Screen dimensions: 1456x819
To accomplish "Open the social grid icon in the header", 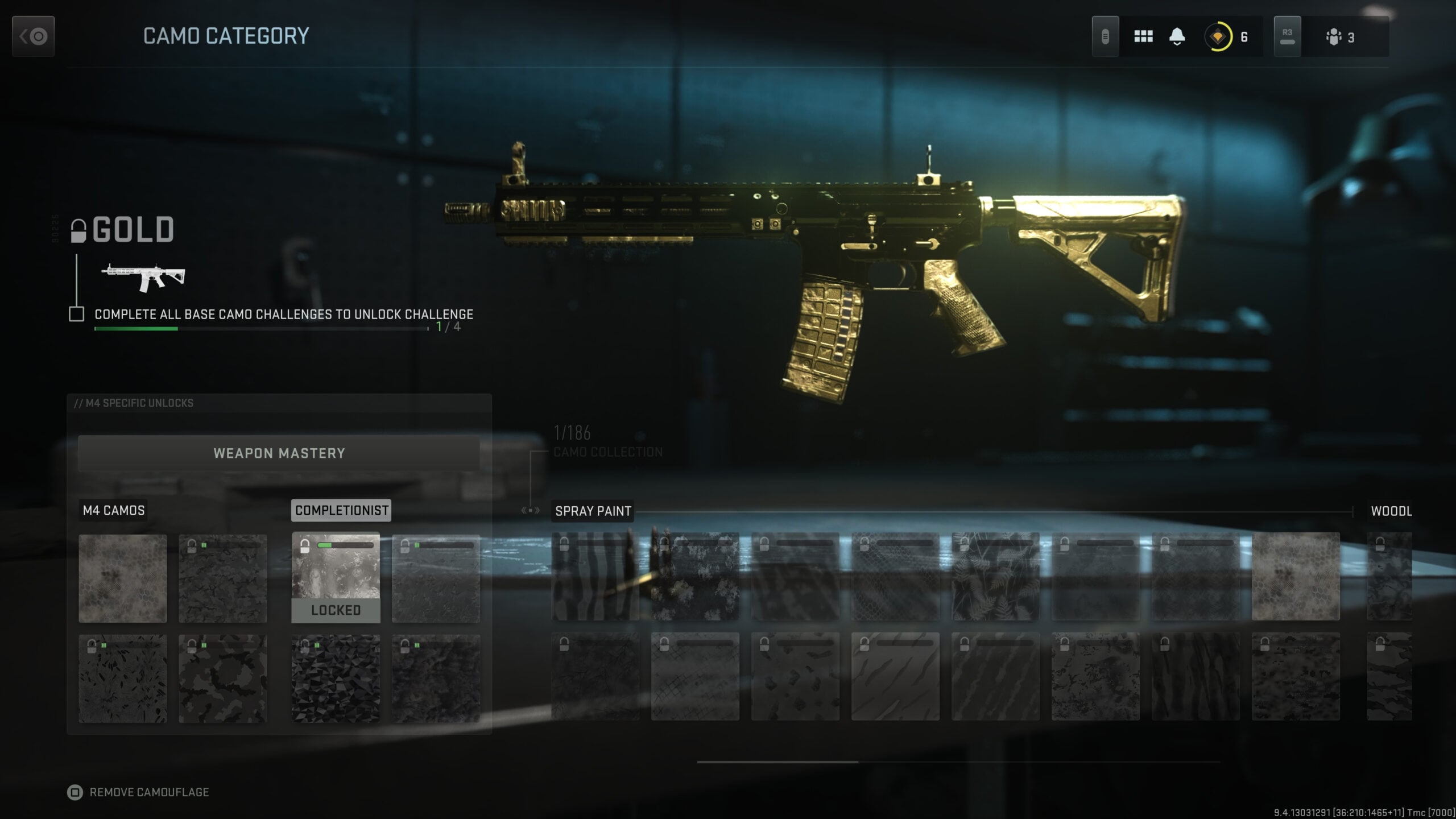I will (1144, 36).
